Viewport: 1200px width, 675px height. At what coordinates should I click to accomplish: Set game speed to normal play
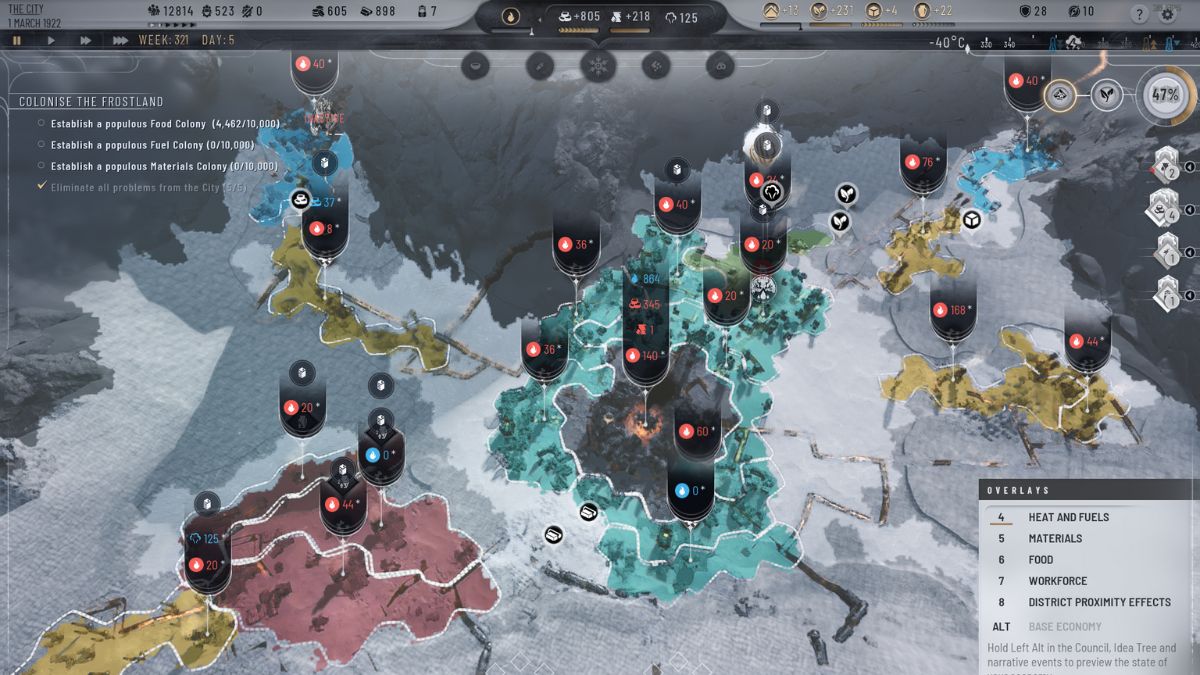(x=52, y=40)
